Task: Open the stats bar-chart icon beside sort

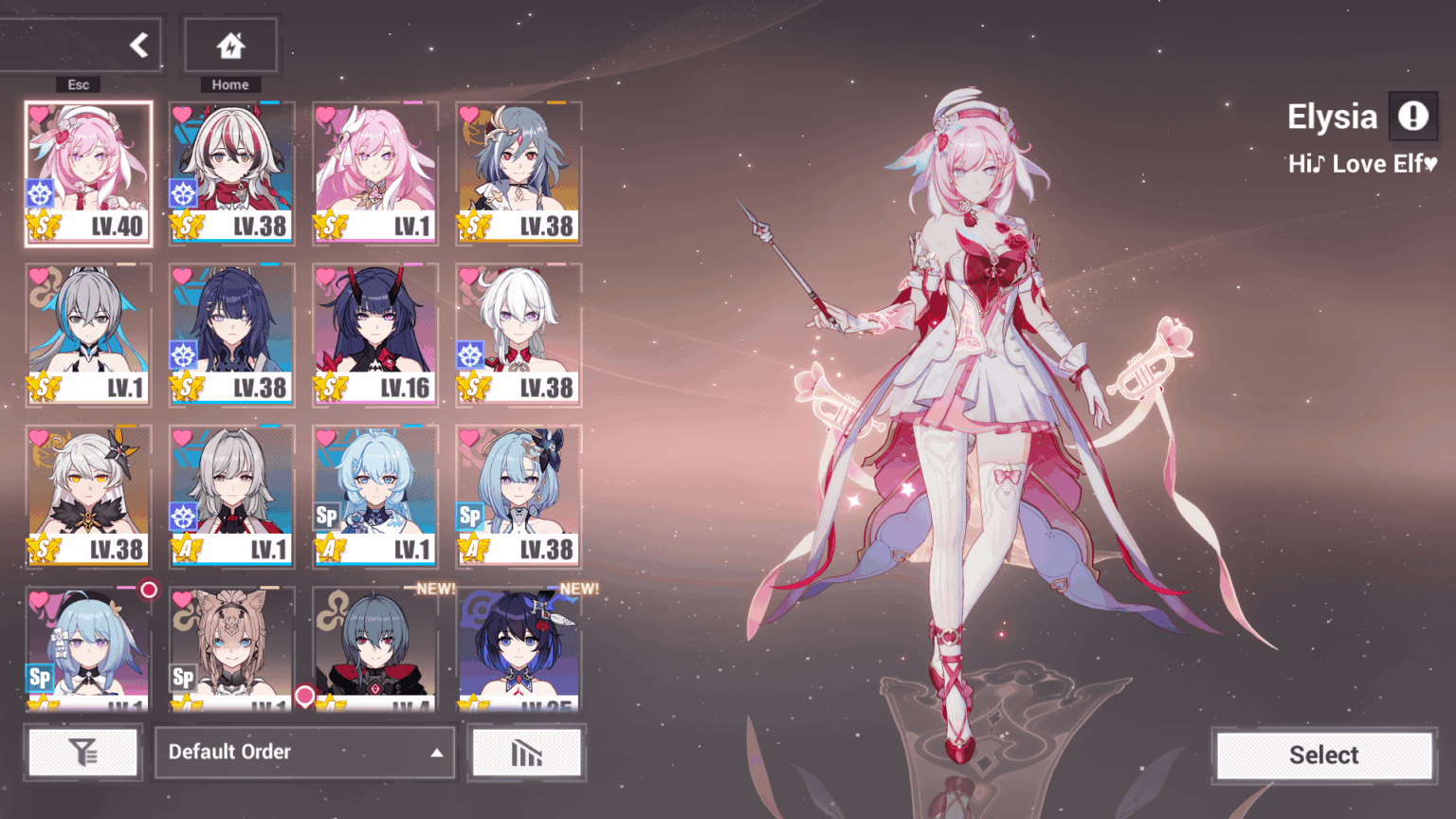Action: coord(527,752)
